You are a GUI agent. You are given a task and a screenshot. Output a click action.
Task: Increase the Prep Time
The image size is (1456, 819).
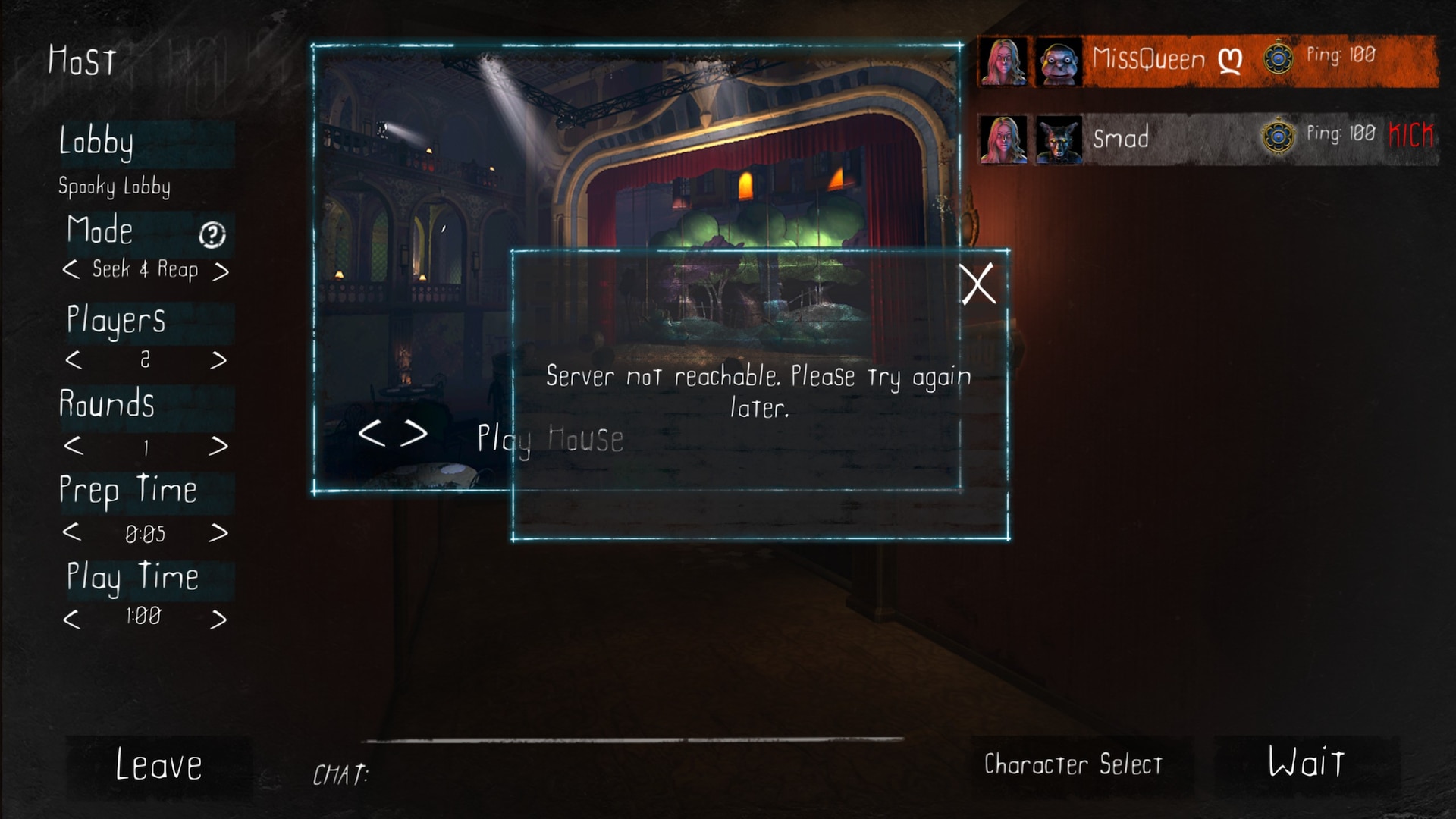click(218, 533)
